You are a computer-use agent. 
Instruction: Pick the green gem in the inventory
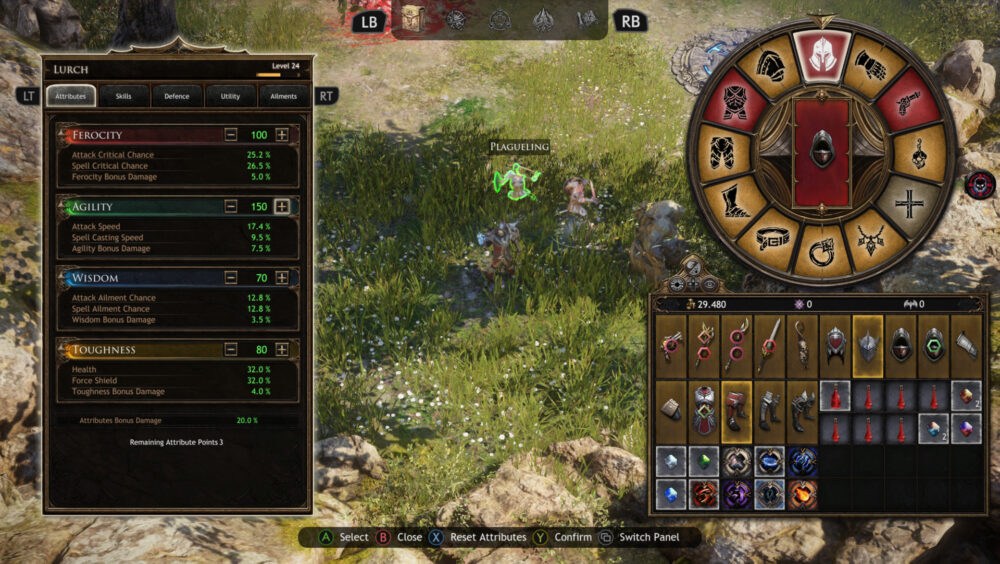click(704, 462)
